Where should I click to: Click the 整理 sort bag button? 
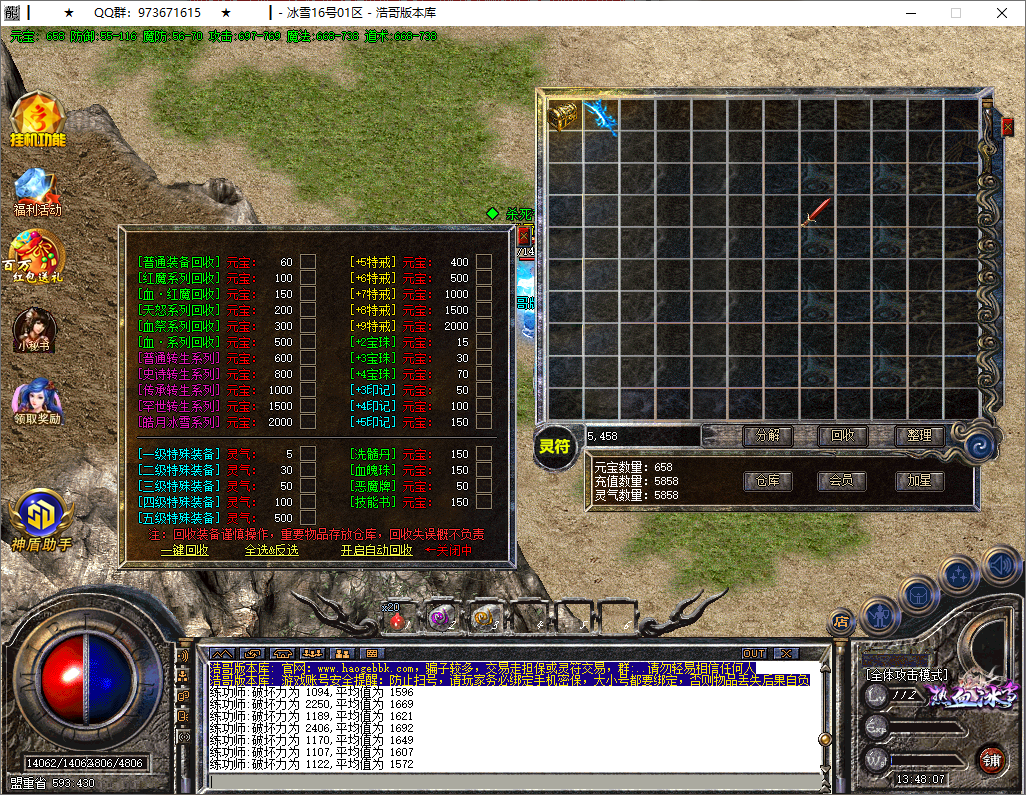click(919, 436)
